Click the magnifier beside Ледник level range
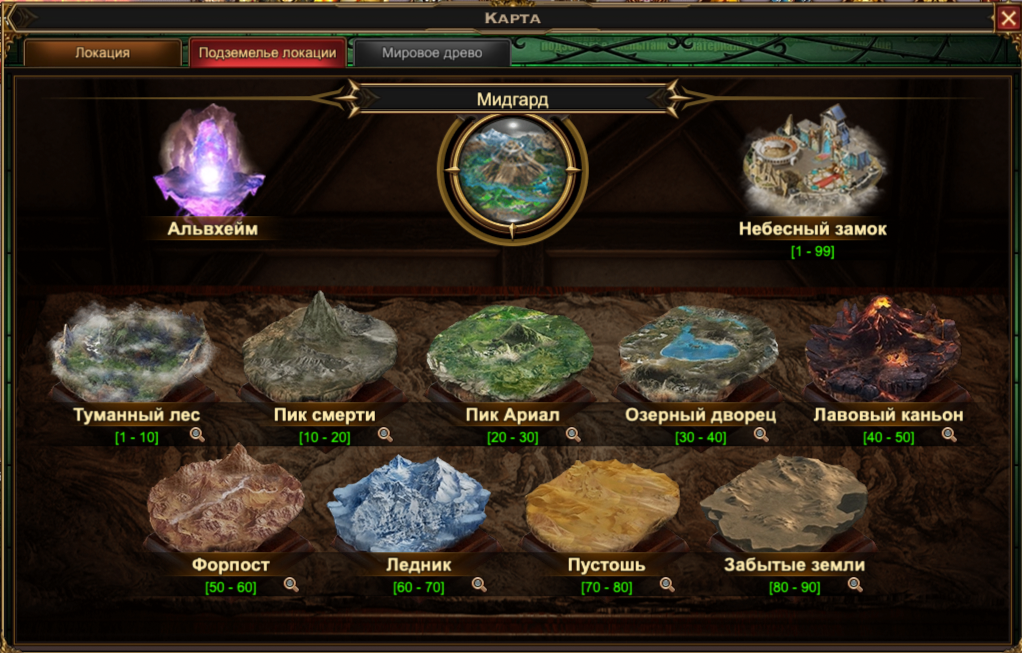 479,585
